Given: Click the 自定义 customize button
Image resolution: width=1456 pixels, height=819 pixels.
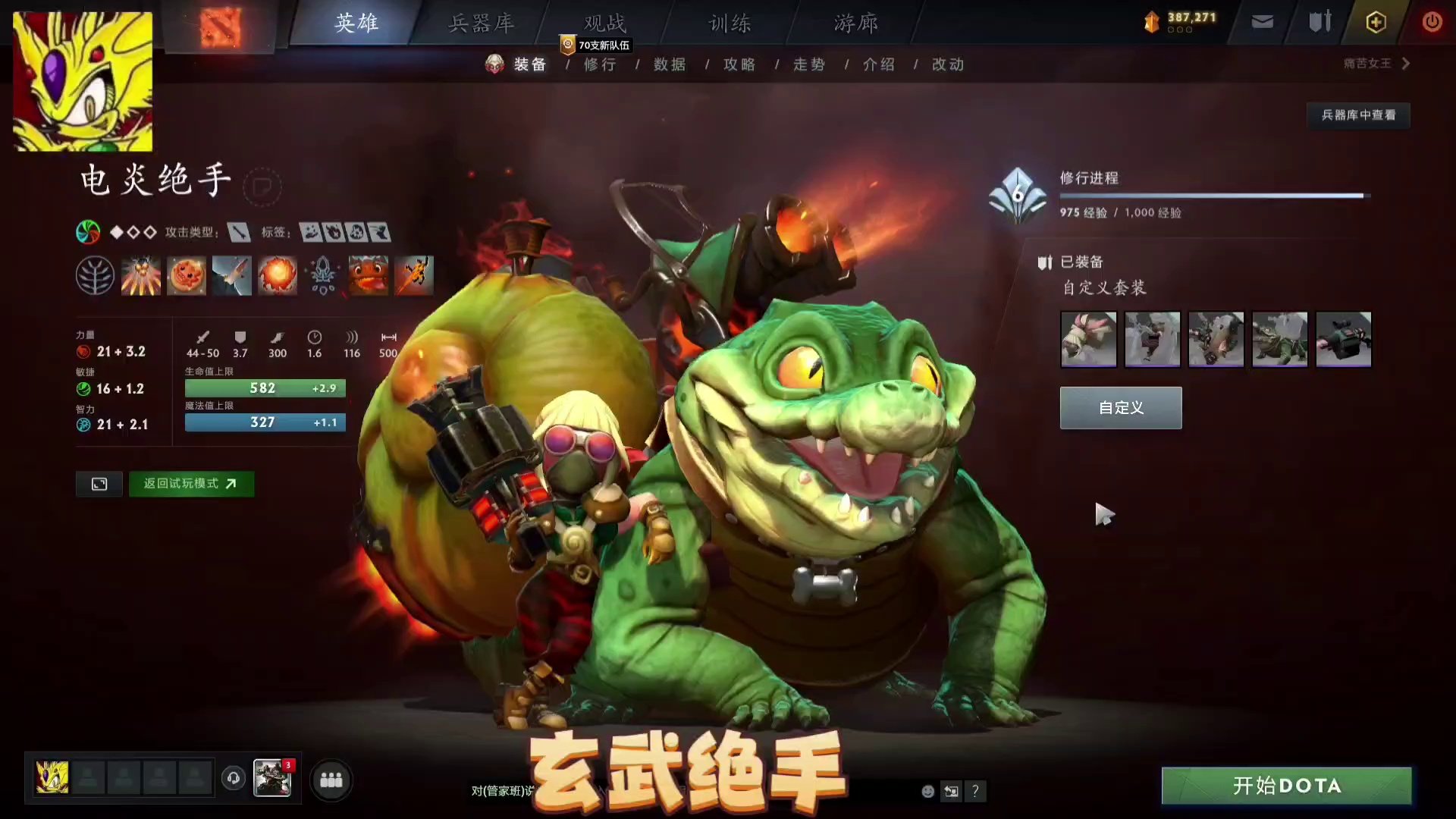Looking at the screenshot, I should pyautogui.click(x=1120, y=407).
